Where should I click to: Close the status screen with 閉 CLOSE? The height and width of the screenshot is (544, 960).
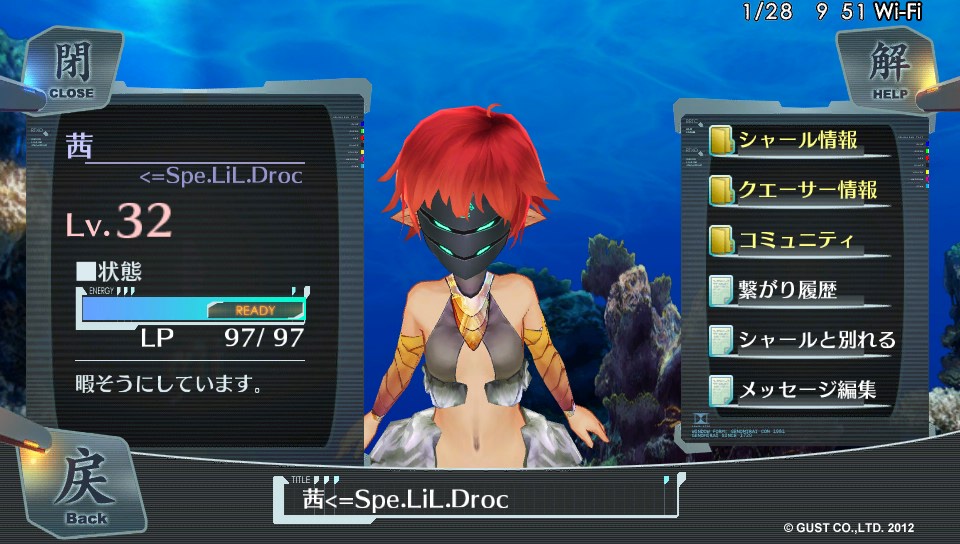70,68
